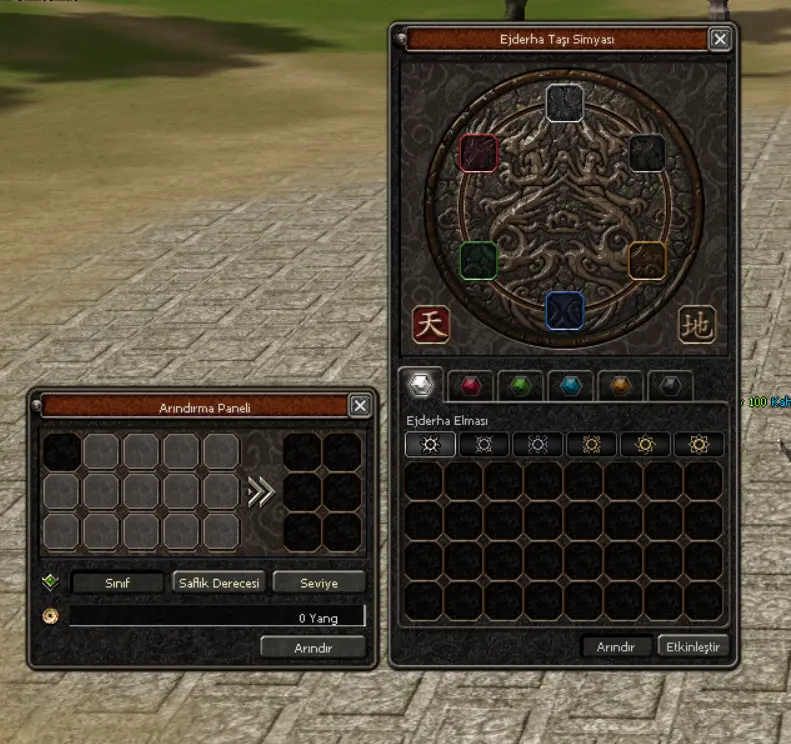Switch to the orange gem tab
This screenshot has height=744, width=791.
pos(621,386)
